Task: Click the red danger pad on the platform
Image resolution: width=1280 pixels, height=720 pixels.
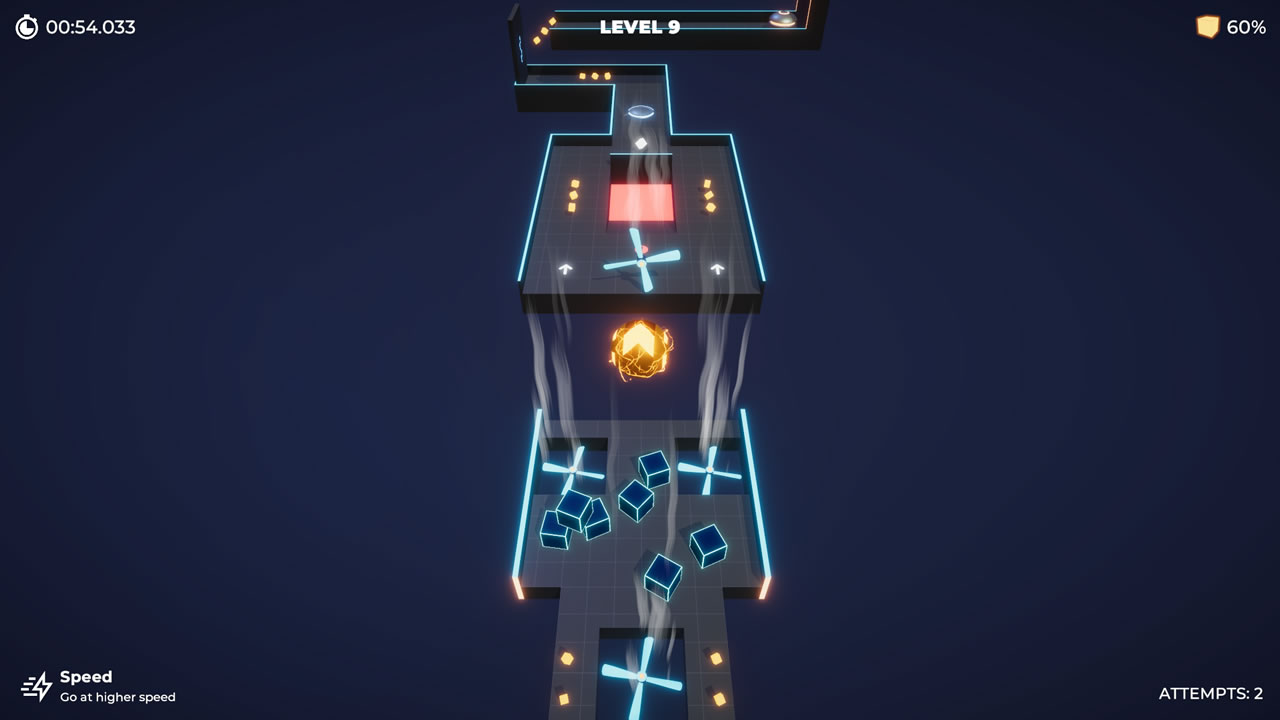Action: pyautogui.click(x=640, y=200)
